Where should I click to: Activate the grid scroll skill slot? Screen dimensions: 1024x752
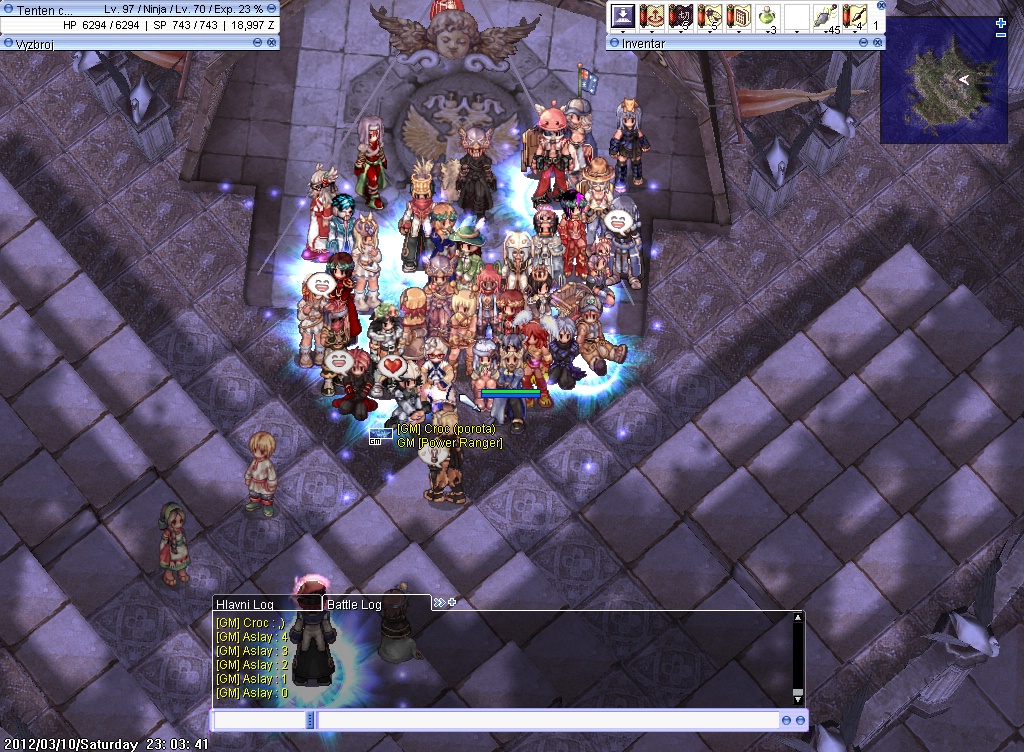tap(740, 17)
